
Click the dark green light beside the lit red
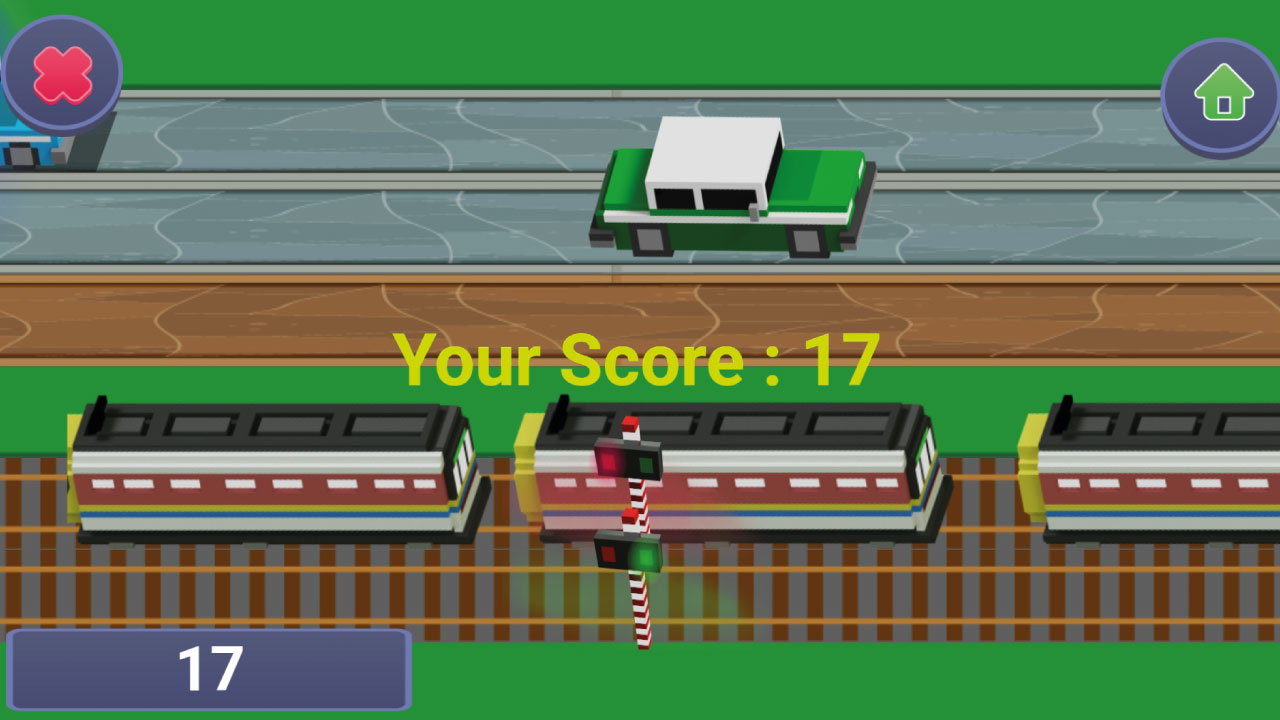(x=645, y=463)
